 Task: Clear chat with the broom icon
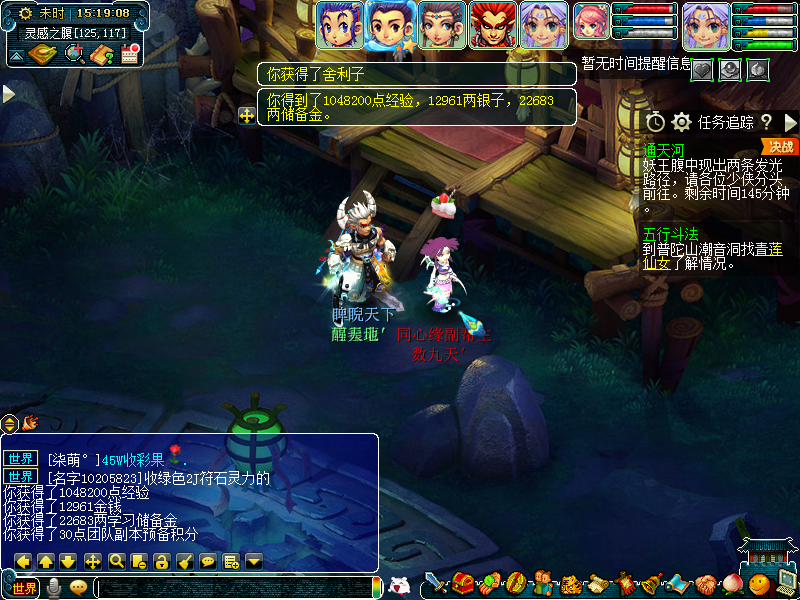click(x=184, y=561)
